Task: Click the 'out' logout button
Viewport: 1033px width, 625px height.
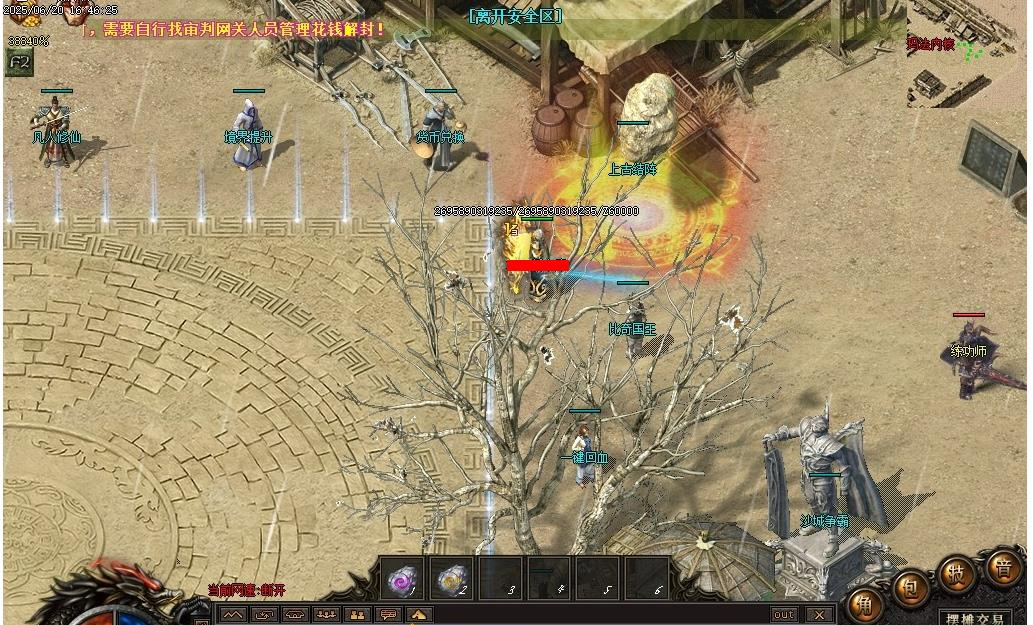Action: coord(784,615)
